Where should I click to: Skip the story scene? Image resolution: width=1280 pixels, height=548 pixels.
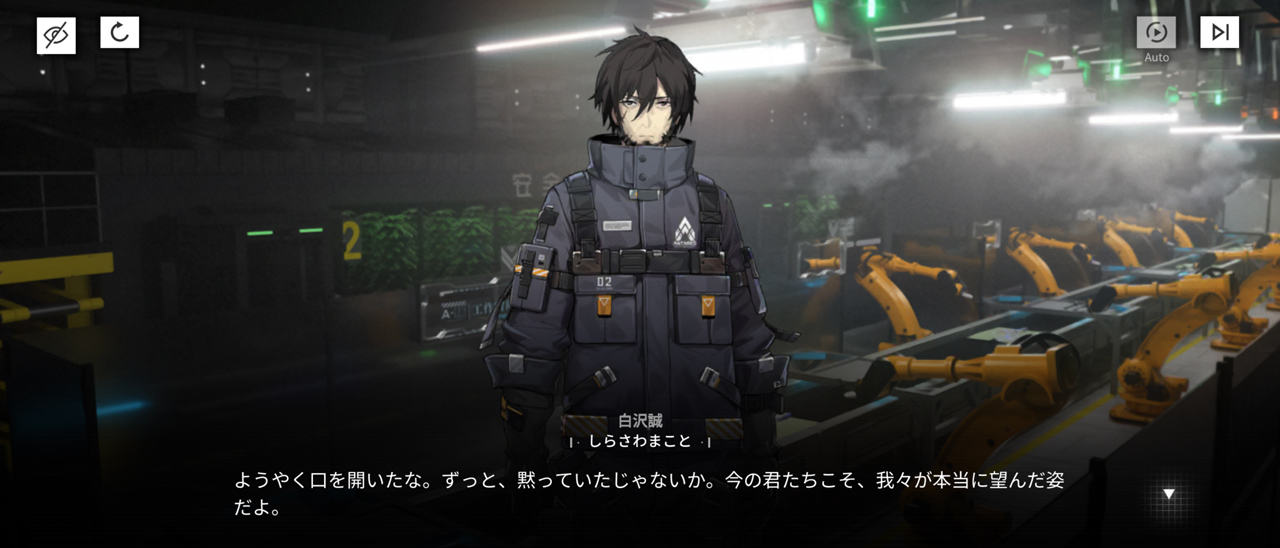coord(1219,33)
